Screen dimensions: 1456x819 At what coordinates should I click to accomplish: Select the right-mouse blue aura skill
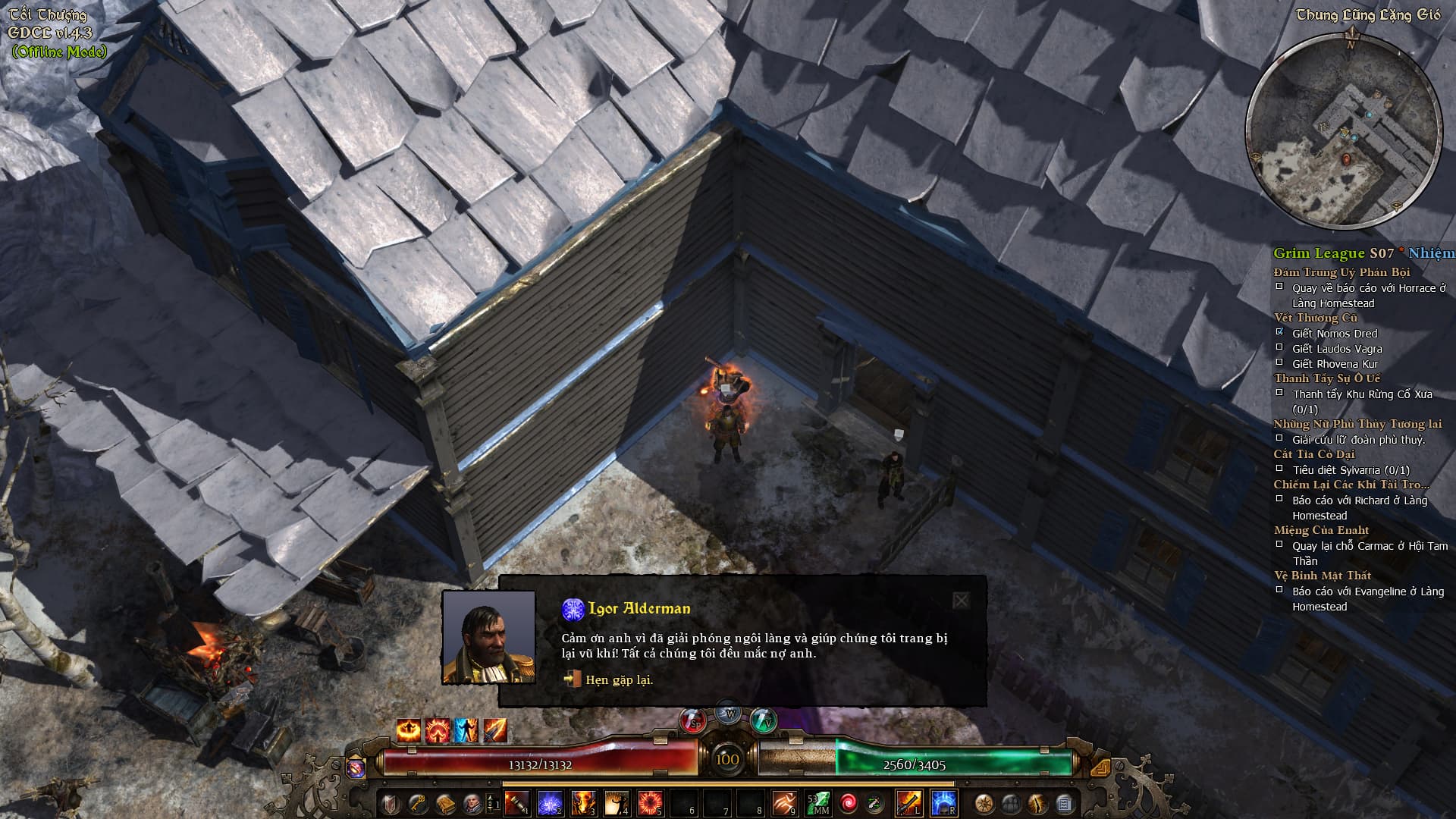coord(943,803)
